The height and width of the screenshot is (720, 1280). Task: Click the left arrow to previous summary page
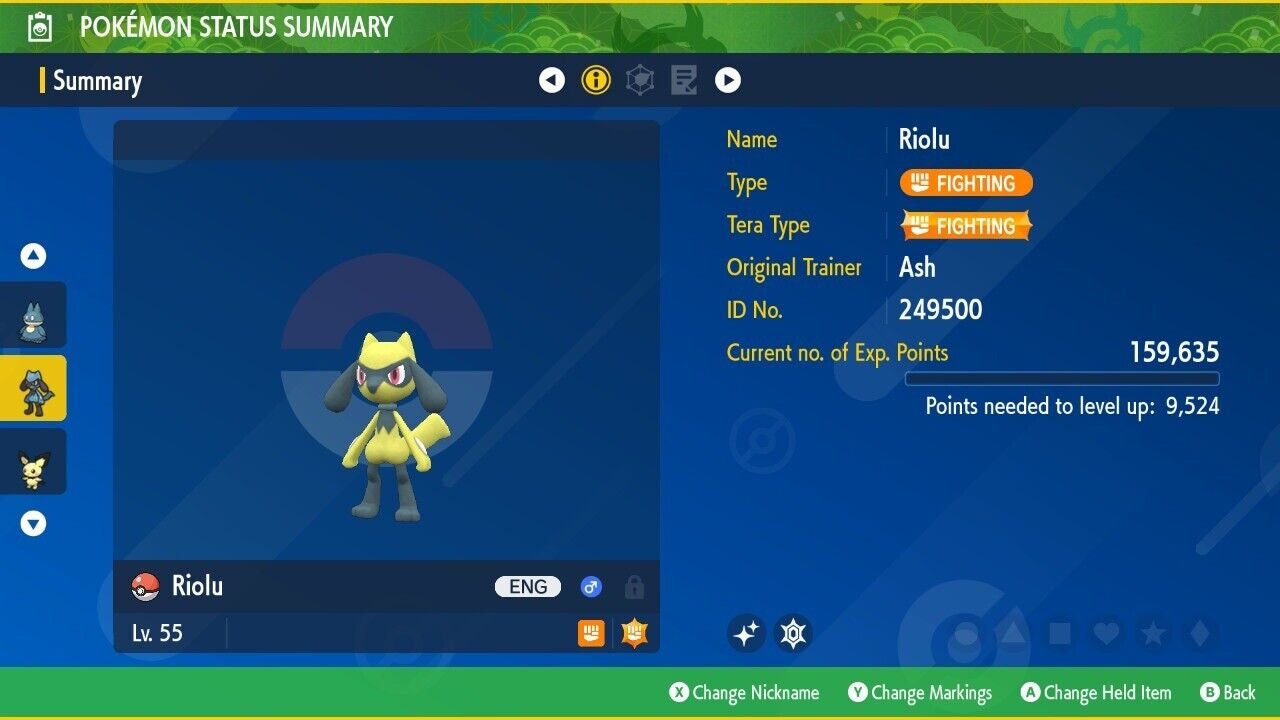point(552,79)
